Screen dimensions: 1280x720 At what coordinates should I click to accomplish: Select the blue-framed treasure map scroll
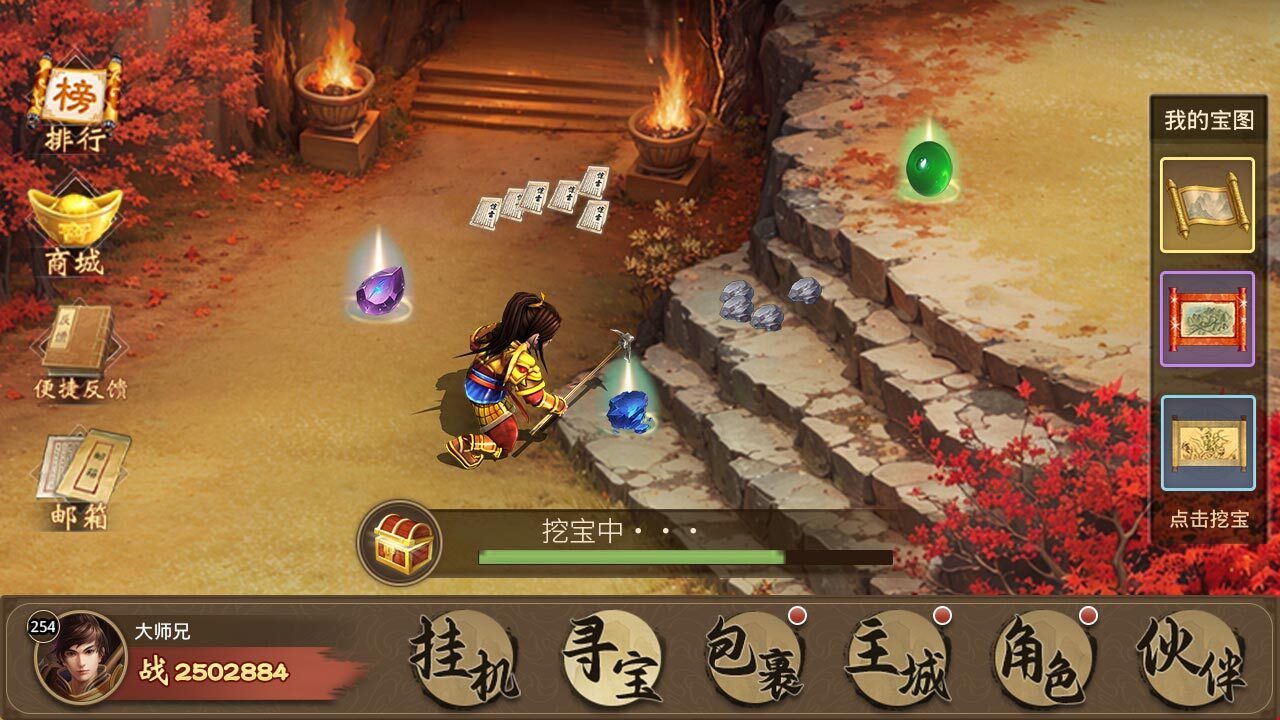(1205, 441)
